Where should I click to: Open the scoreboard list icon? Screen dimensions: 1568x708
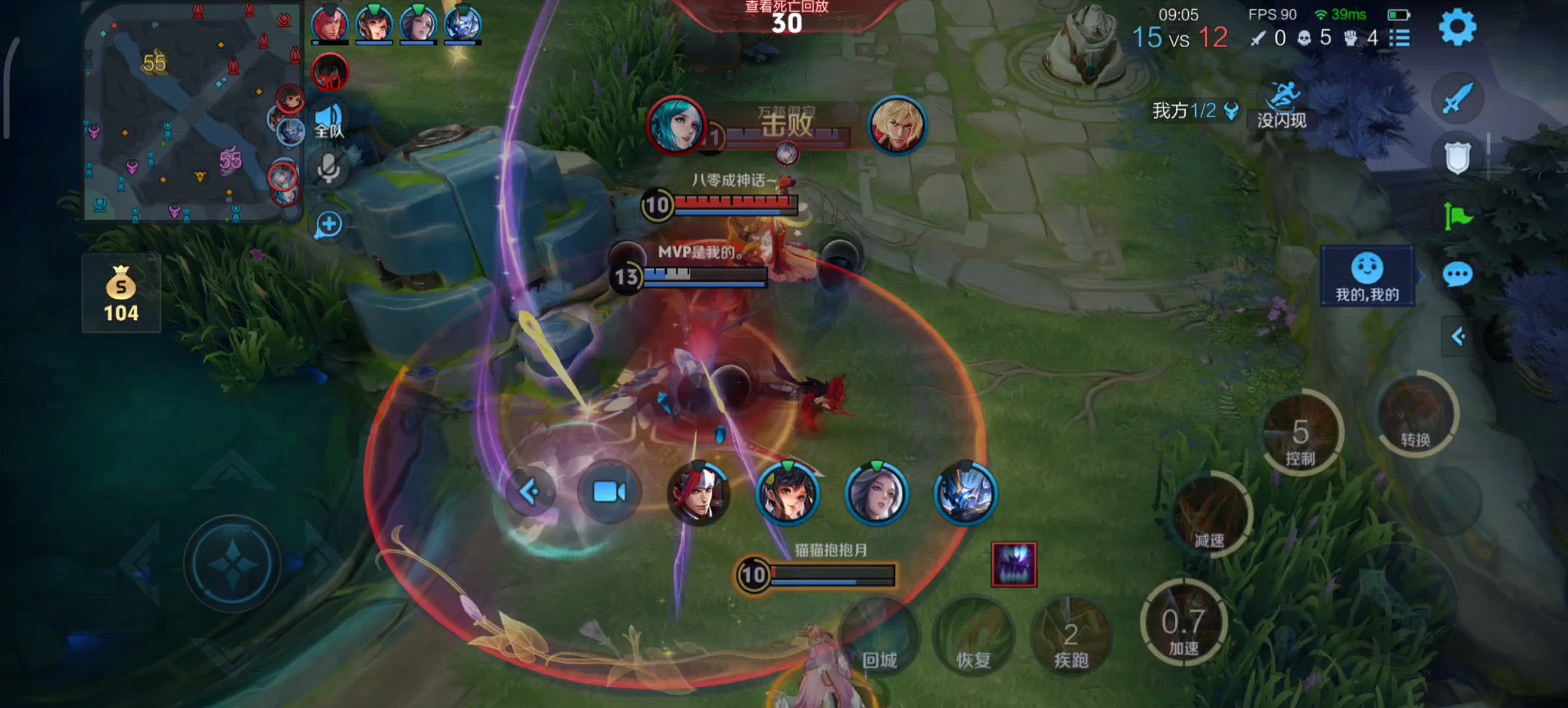click(1399, 38)
